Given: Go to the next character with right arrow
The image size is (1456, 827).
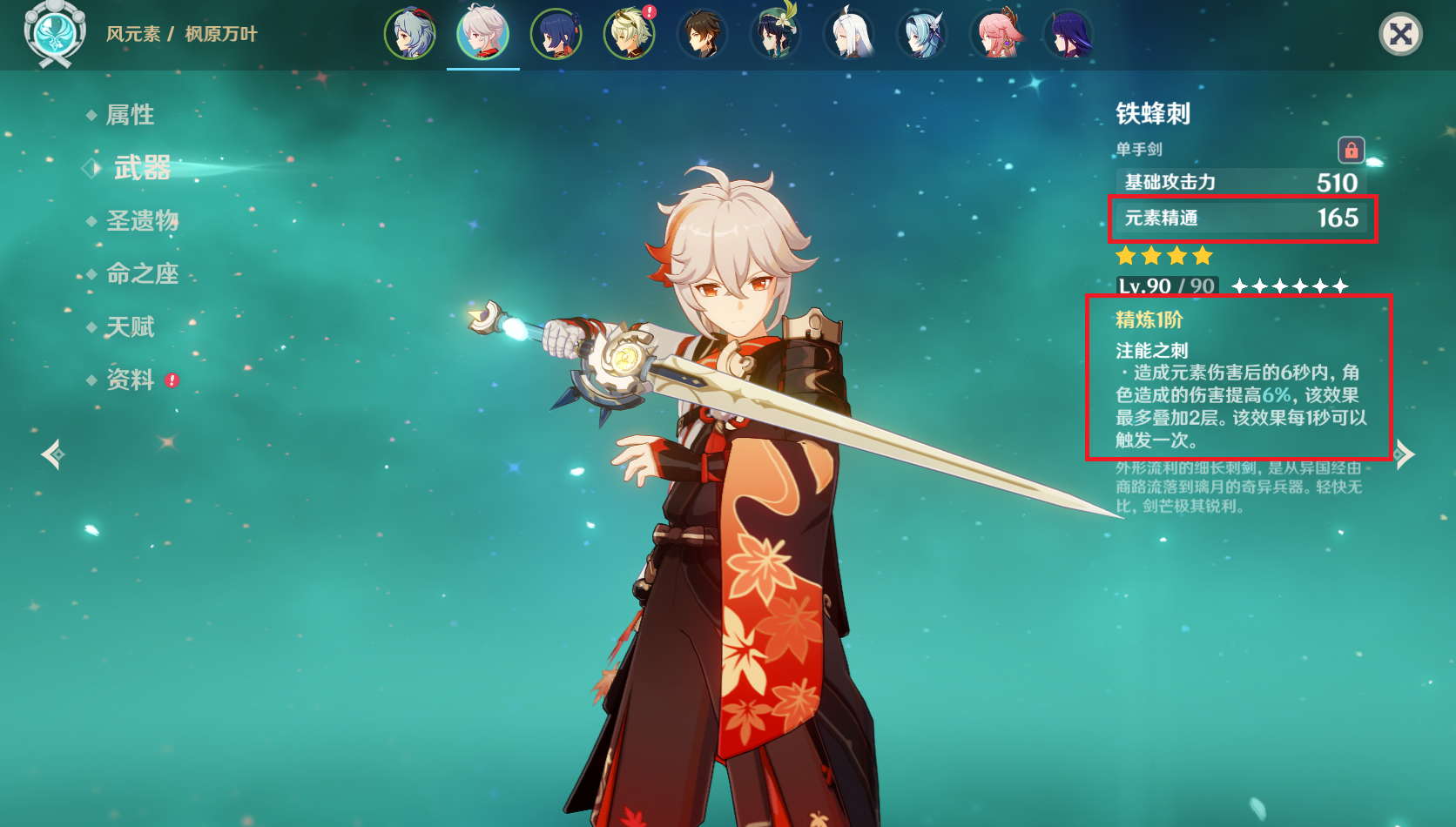Looking at the screenshot, I should pyautogui.click(x=1404, y=454).
